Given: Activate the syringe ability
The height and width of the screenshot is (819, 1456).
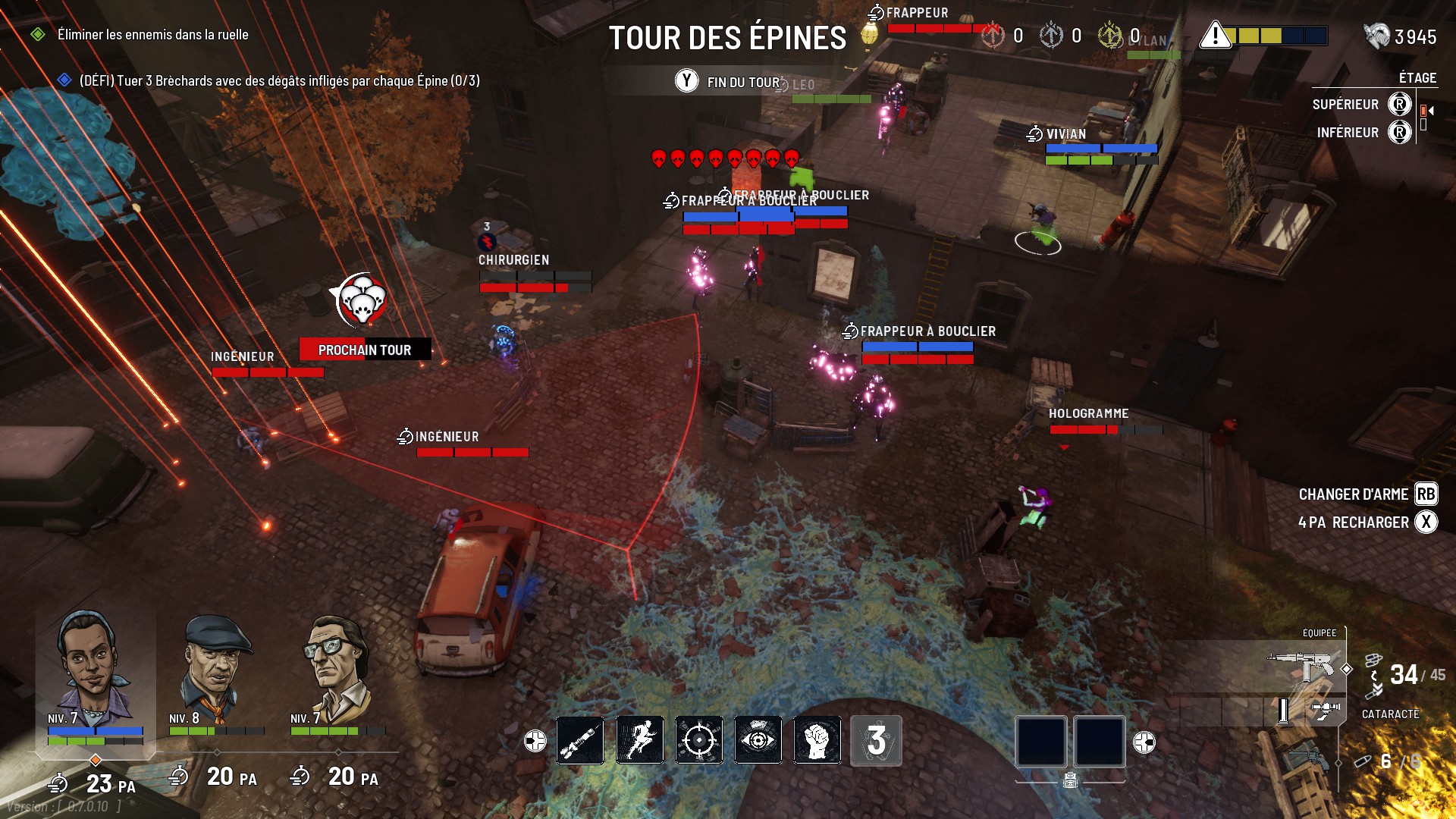Looking at the screenshot, I should pyautogui.click(x=580, y=740).
